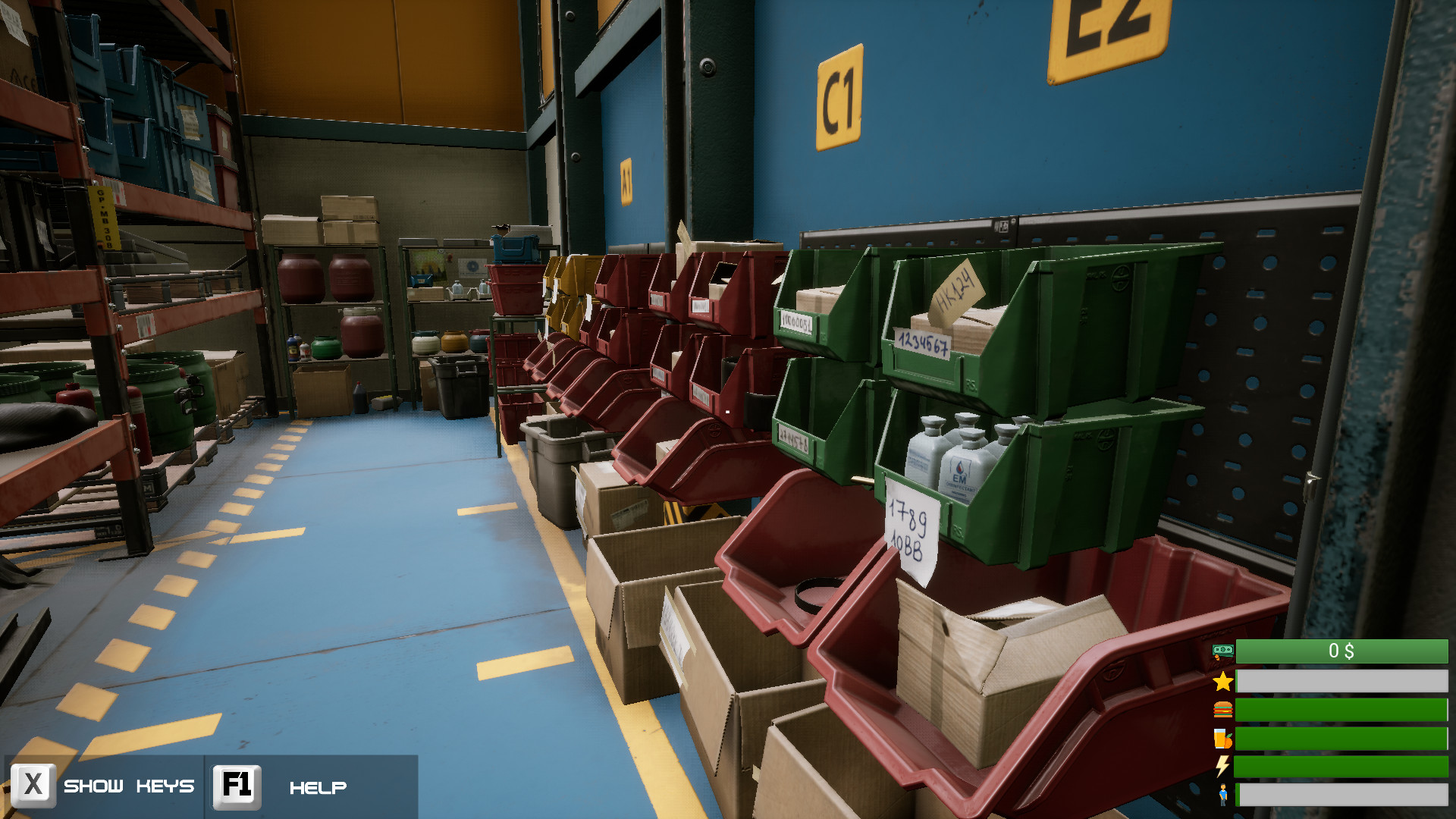
Task: Click the burger hunger icon
Action: [1222, 711]
